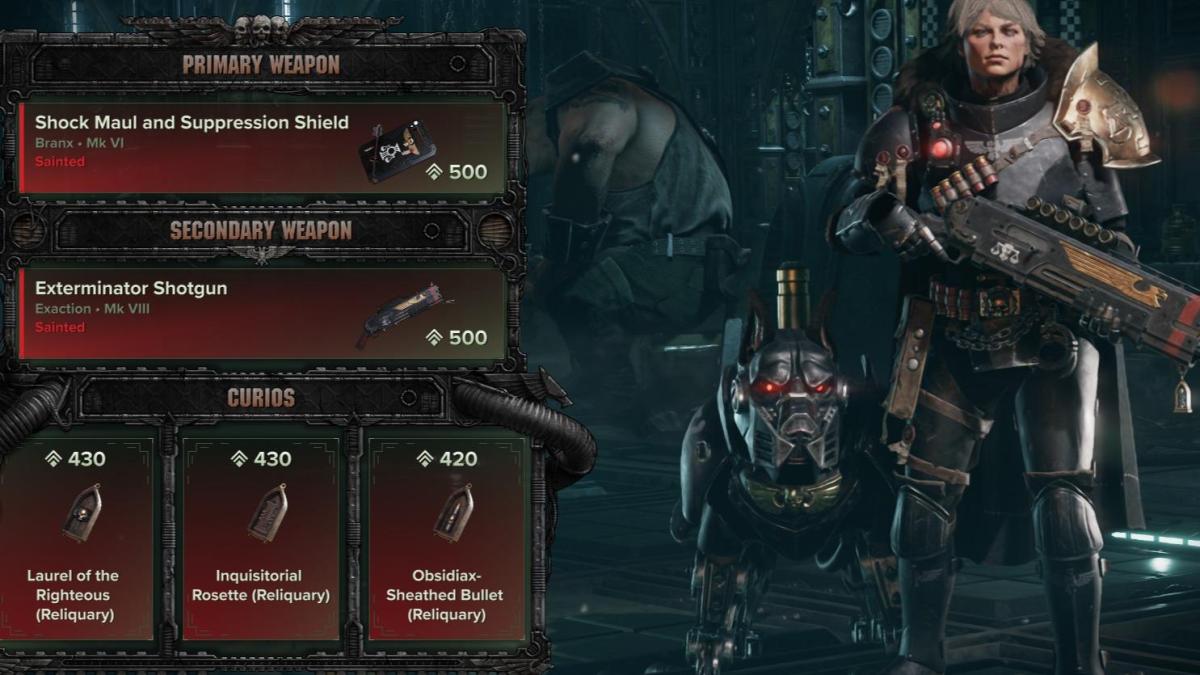Image resolution: width=1200 pixels, height=675 pixels.
Task: Pick the Obsidiax-Sheathed Bullet curio
Action: pyautogui.click(x=445, y=538)
